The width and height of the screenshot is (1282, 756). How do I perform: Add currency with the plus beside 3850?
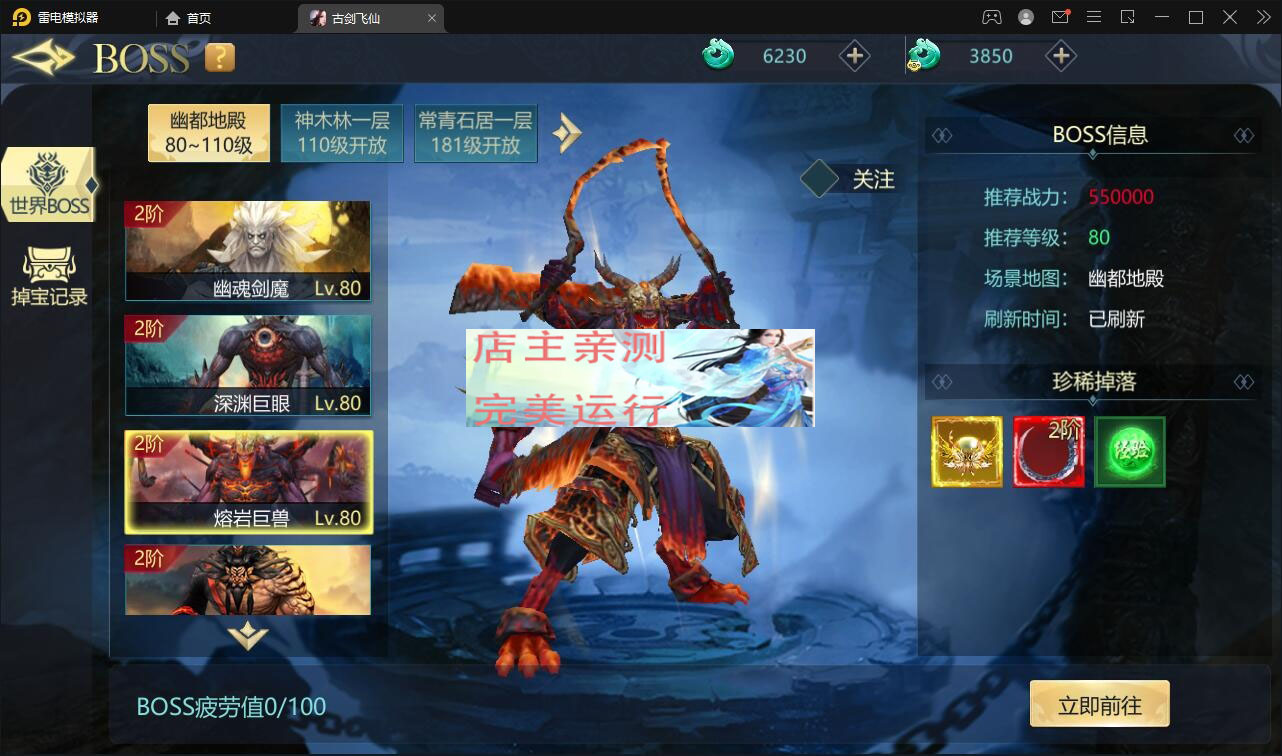[x=1060, y=56]
